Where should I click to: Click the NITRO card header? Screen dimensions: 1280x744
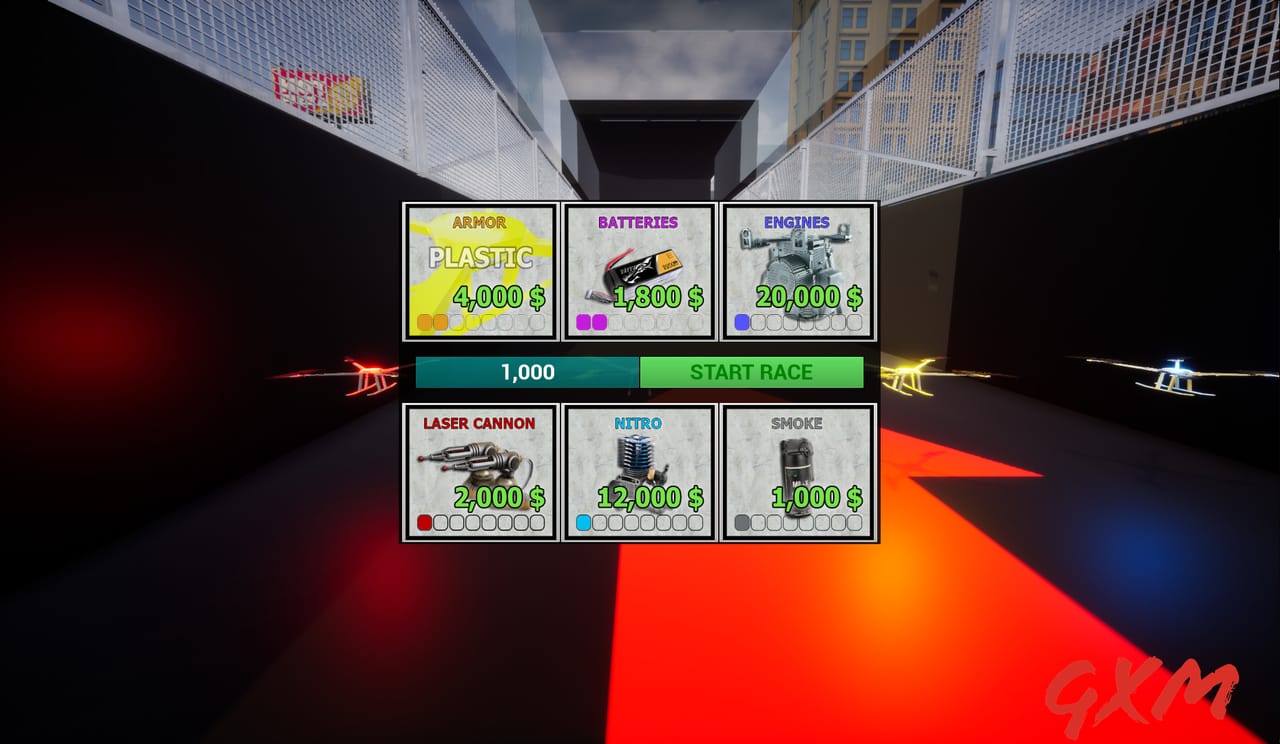click(639, 423)
